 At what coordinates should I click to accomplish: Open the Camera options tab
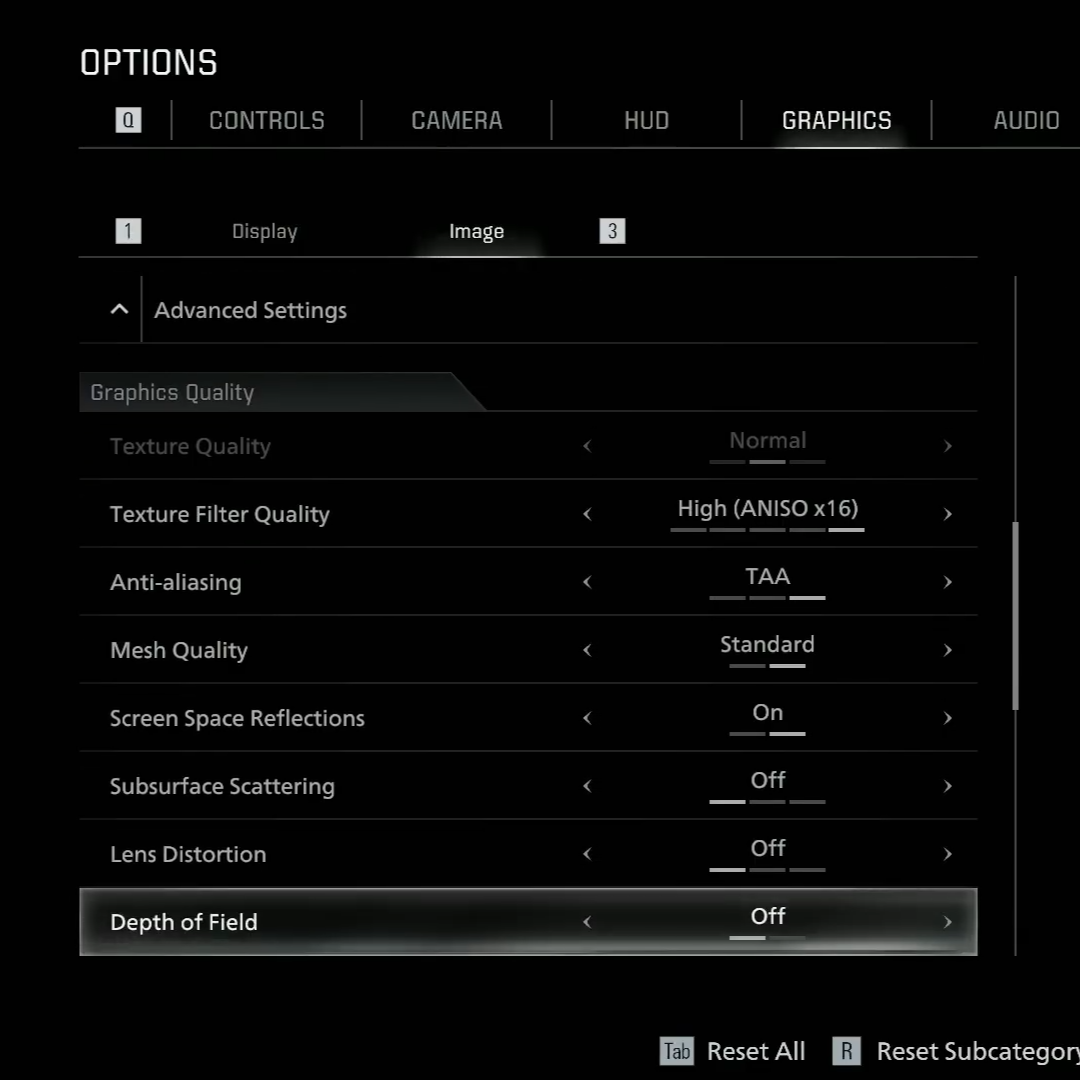point(456,121)
